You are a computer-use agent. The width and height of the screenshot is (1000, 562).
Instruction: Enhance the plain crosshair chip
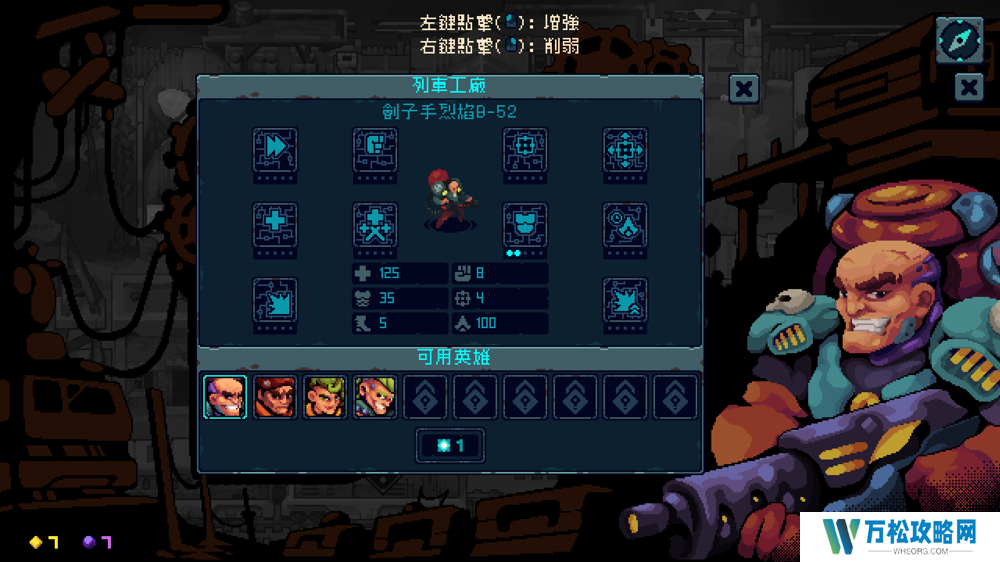point(525,150)
